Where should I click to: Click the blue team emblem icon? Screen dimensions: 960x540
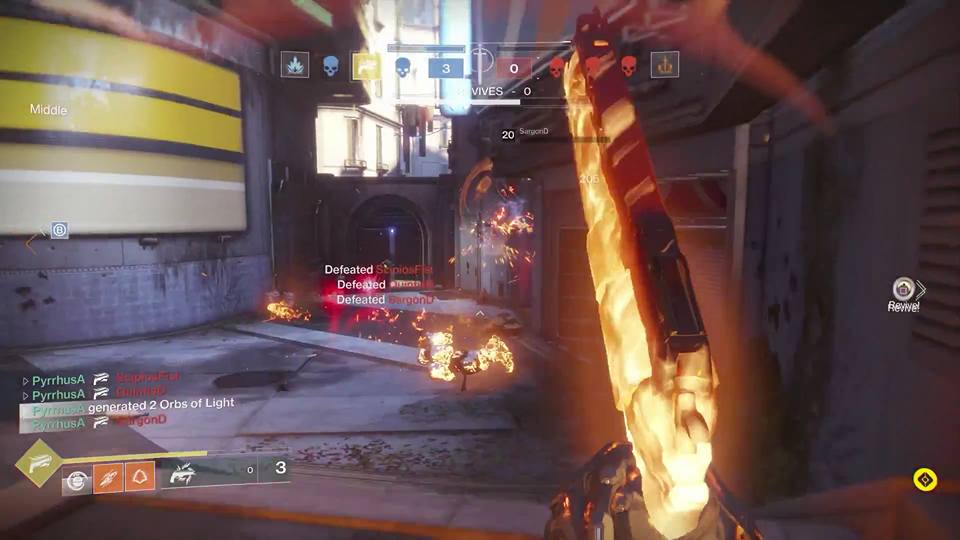(x=294, y=65)
